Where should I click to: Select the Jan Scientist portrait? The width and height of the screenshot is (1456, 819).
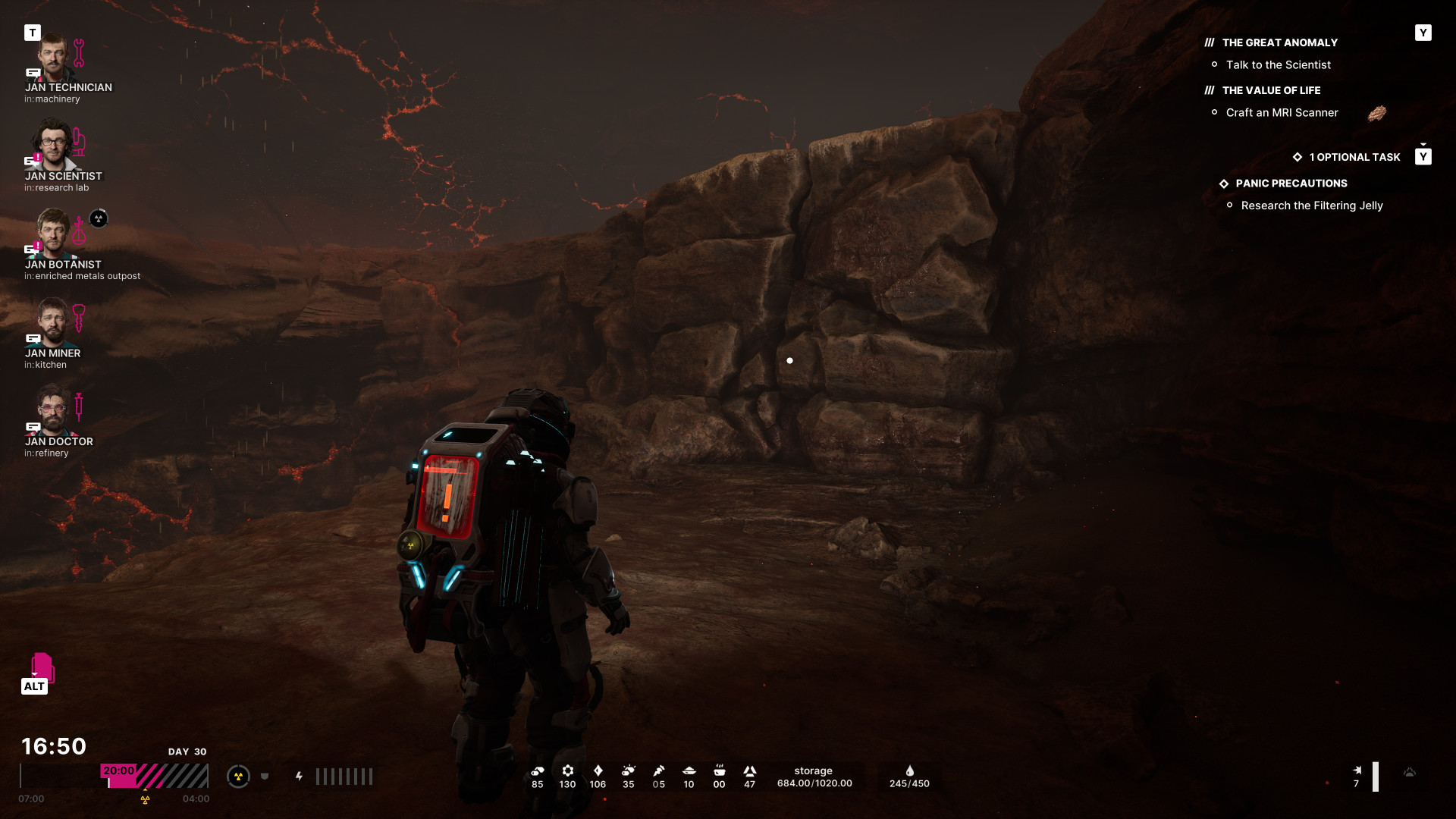pos(53,145)
